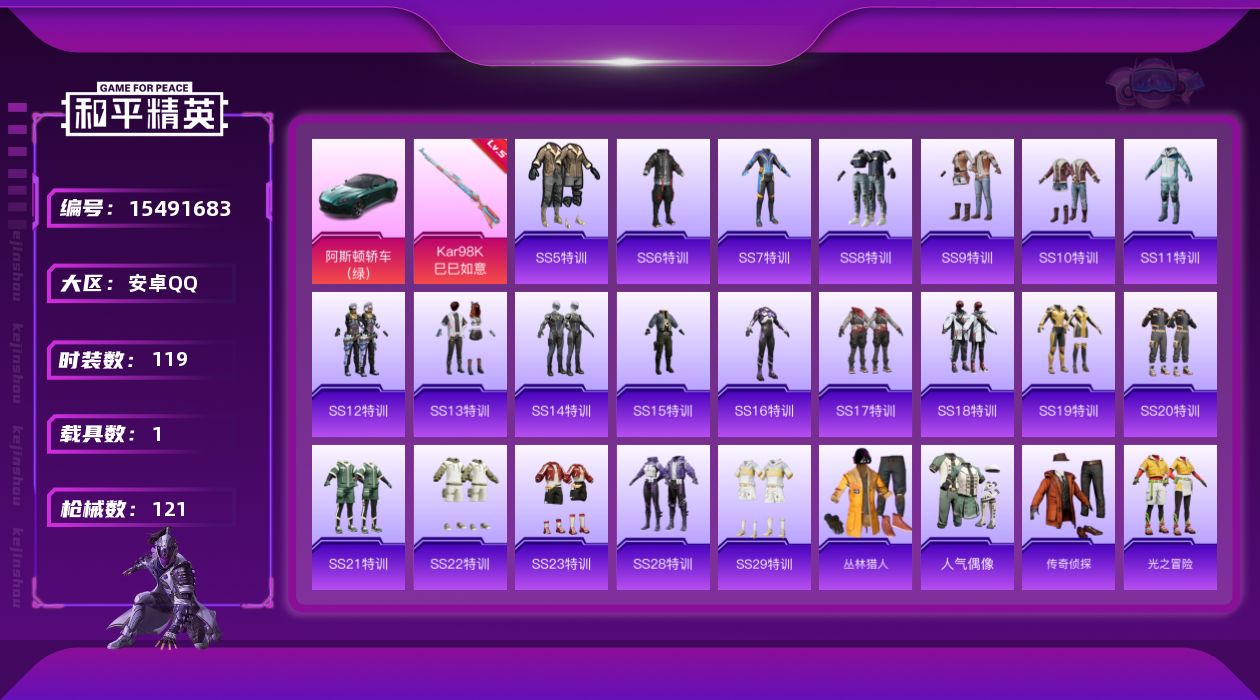Click the SS7特训 outfit tile
The image size is (1260, 700).
[764, 211]
